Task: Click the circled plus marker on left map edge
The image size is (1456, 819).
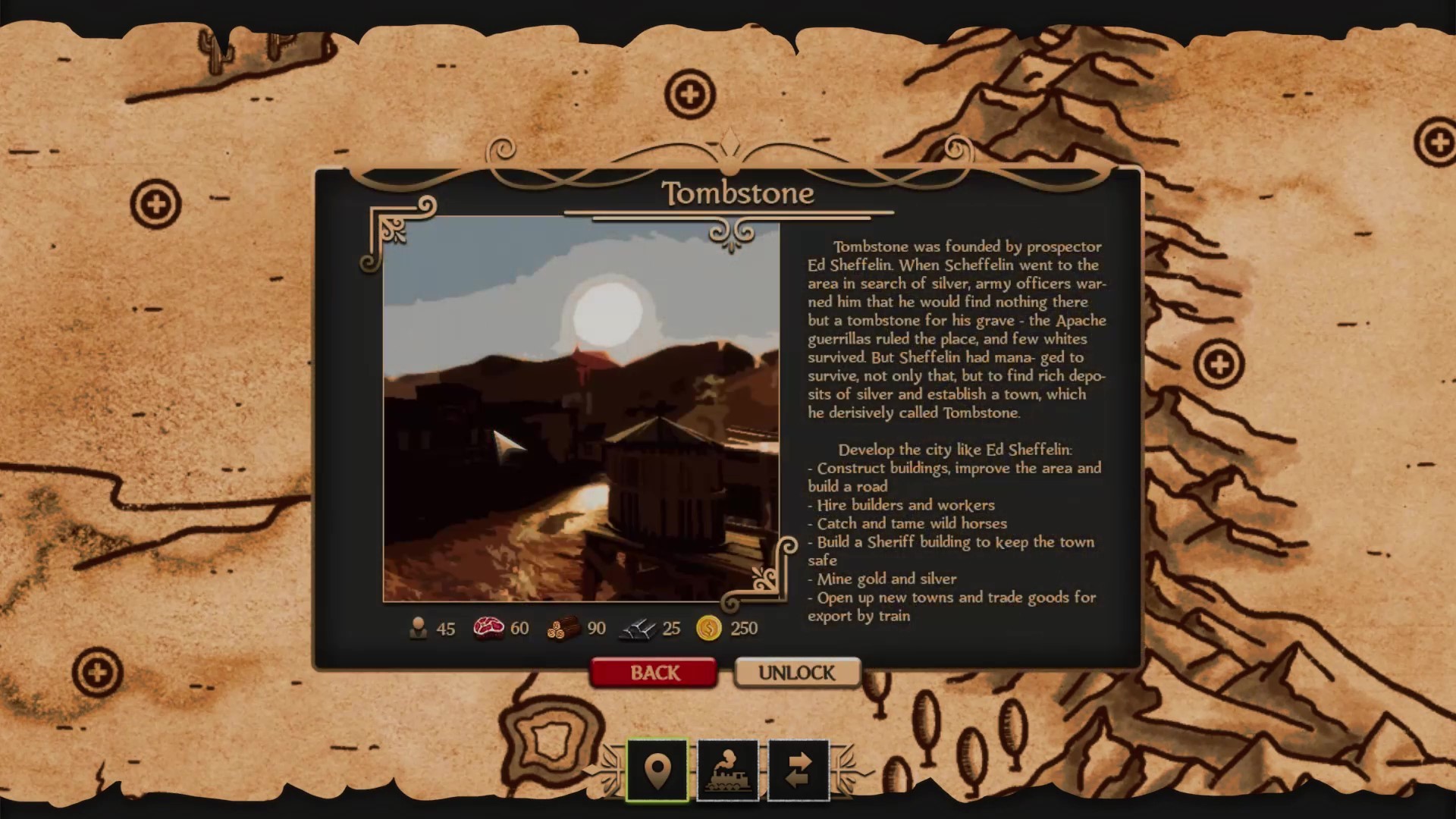Action: coord(155,202)
